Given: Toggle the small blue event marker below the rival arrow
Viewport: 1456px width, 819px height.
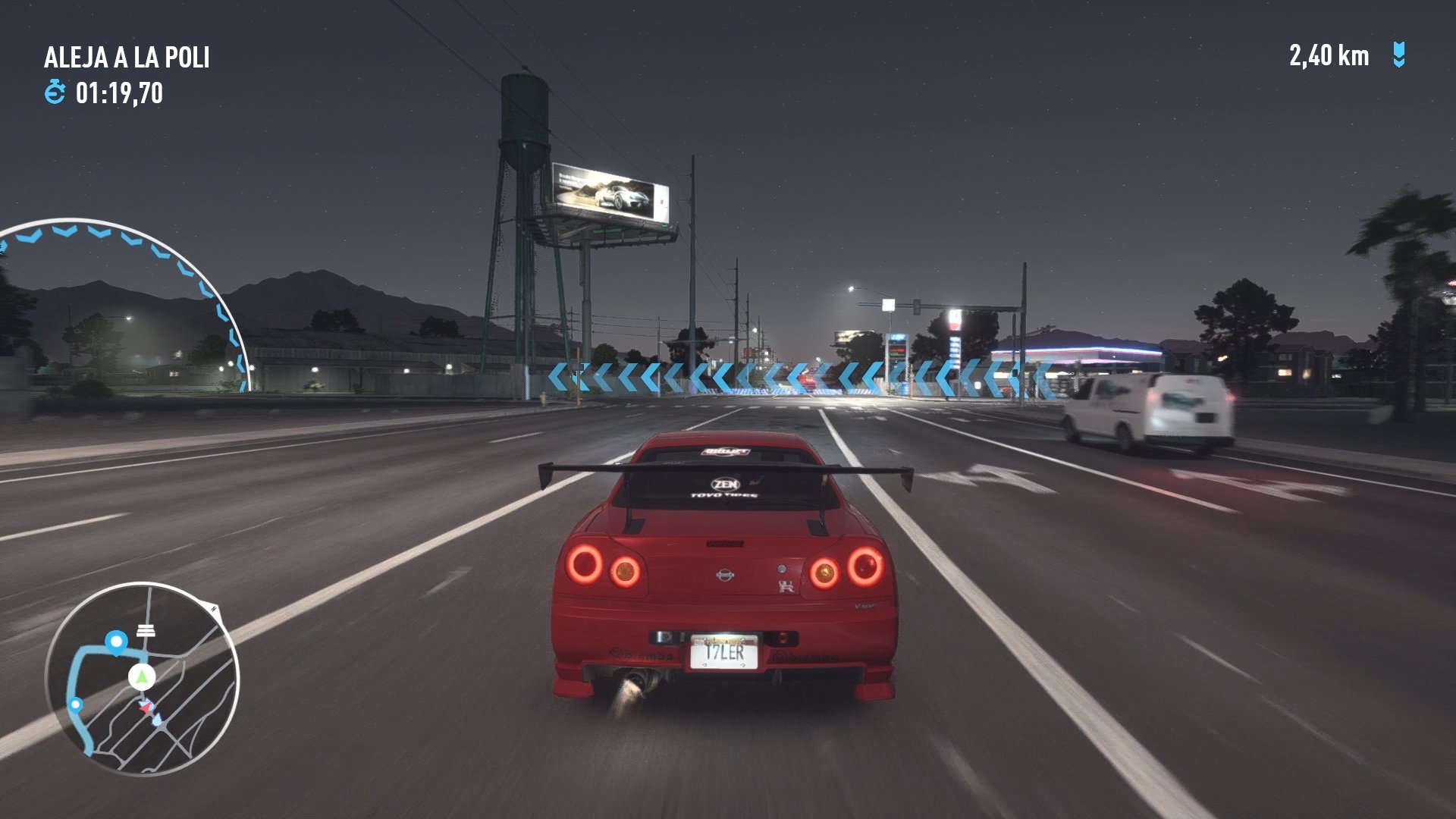Looking at the screenshot, I should [x=158, y=719].
